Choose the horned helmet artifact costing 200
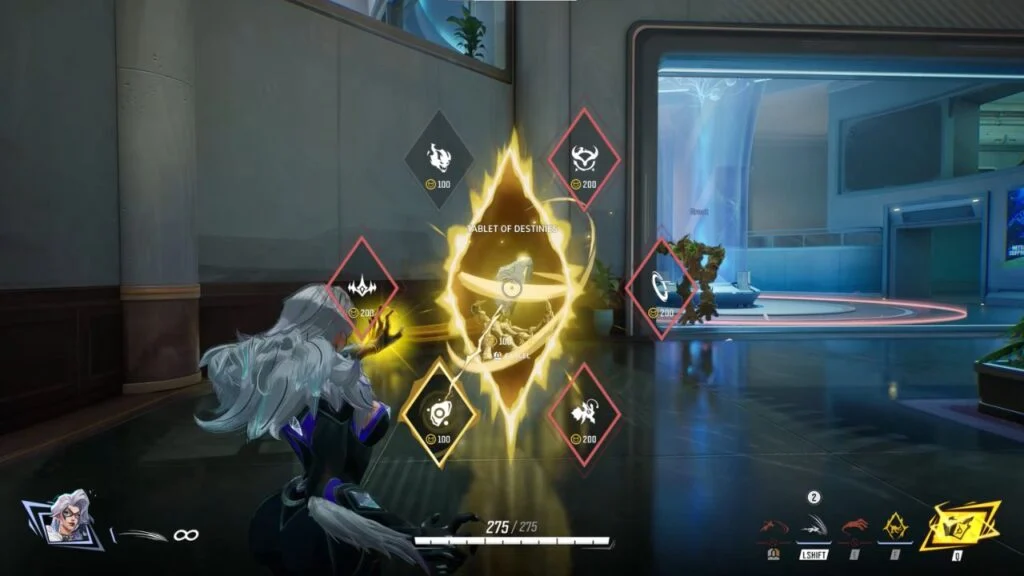 point(584,158)
